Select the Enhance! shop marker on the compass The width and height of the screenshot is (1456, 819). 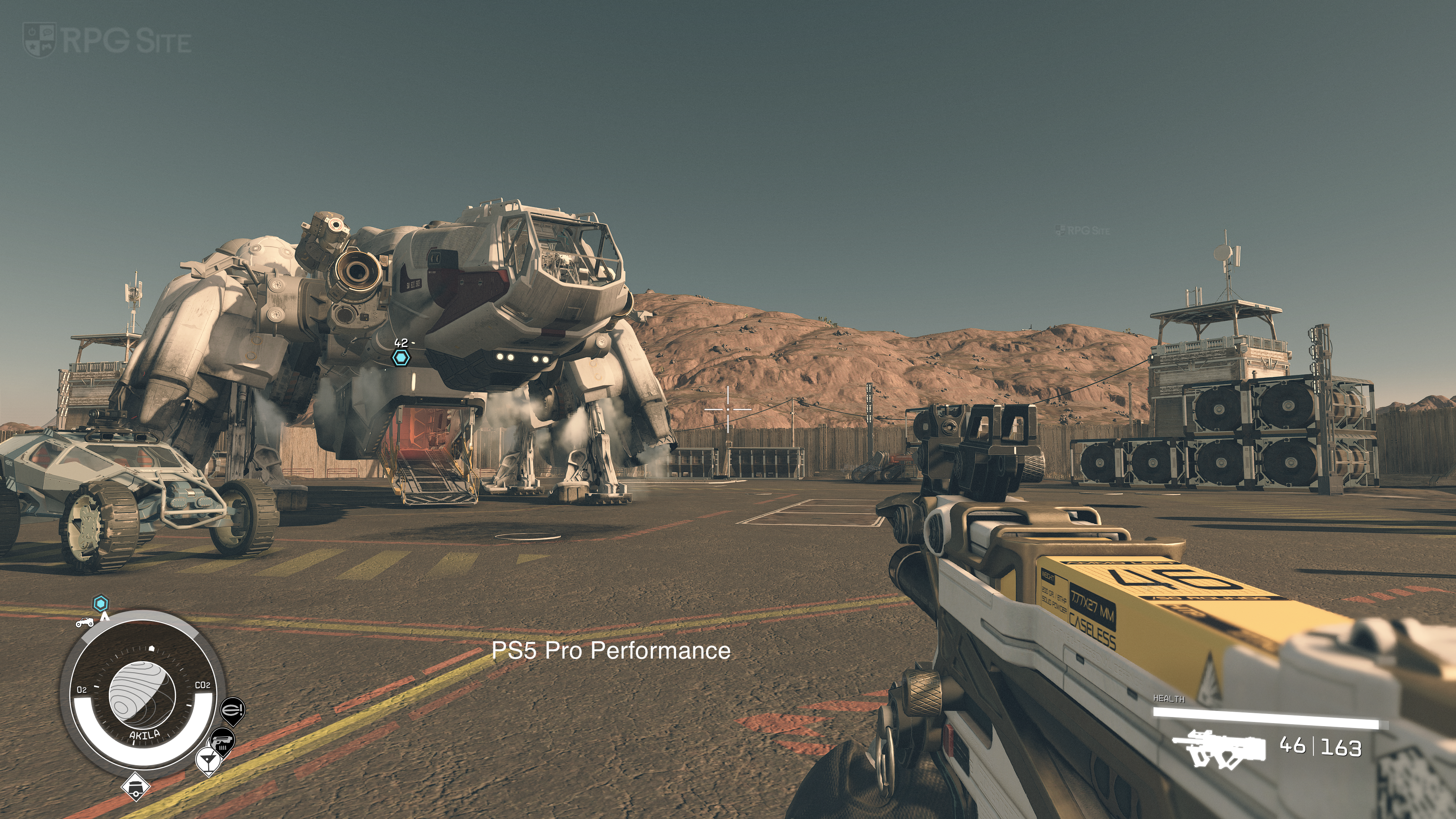(x=232, y=709)
